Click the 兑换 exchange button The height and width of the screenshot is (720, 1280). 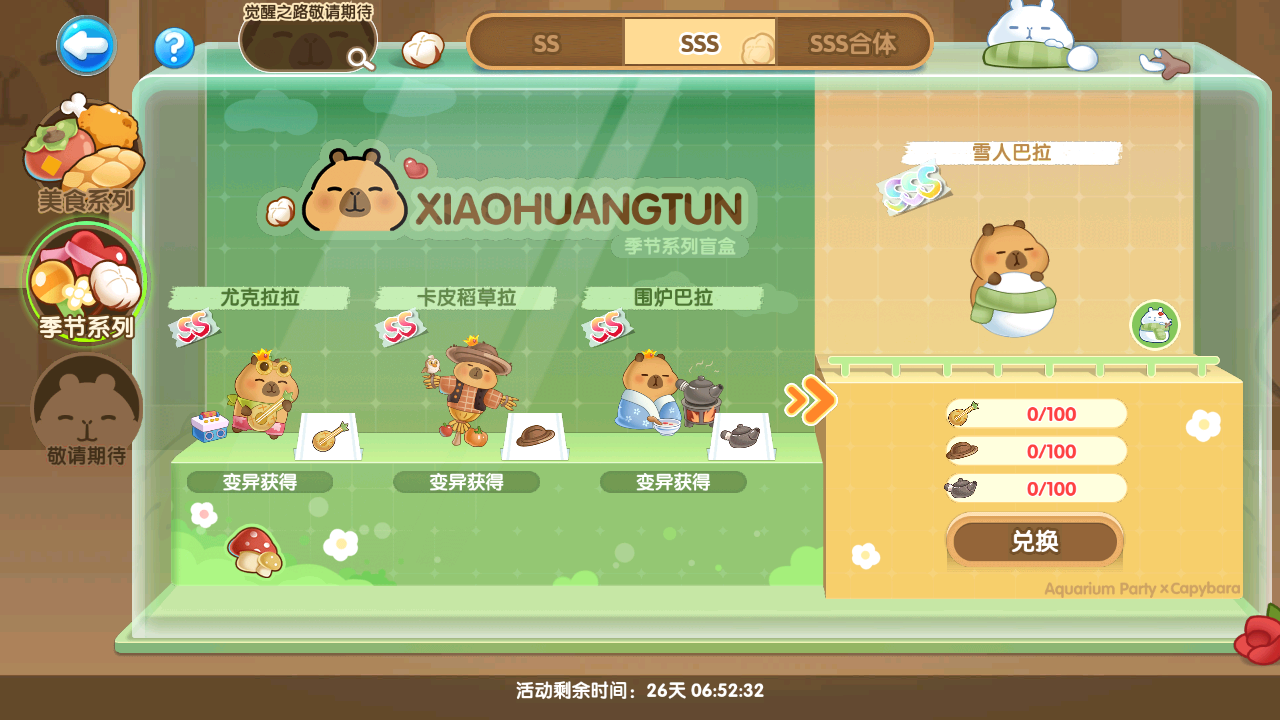1035,541
